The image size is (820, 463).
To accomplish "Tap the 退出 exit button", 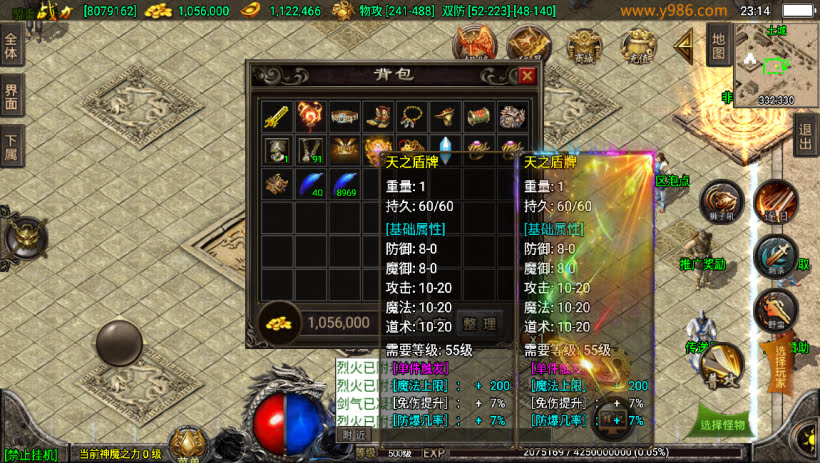I will pyautogui.click(x=805, y=134).
